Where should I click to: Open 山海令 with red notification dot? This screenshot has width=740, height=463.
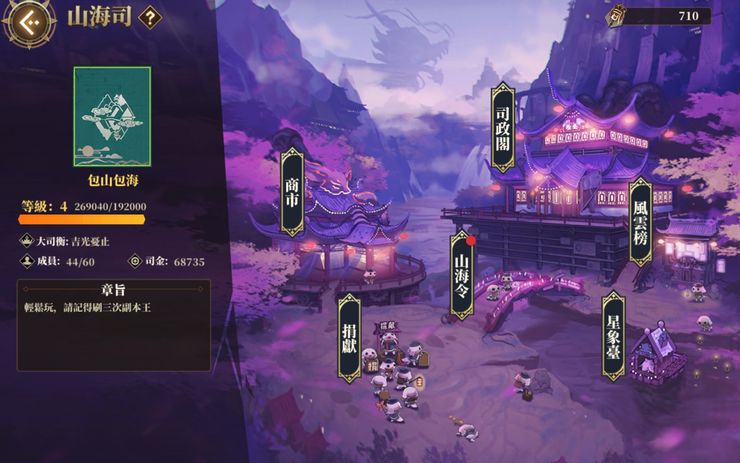coord(461,275)
